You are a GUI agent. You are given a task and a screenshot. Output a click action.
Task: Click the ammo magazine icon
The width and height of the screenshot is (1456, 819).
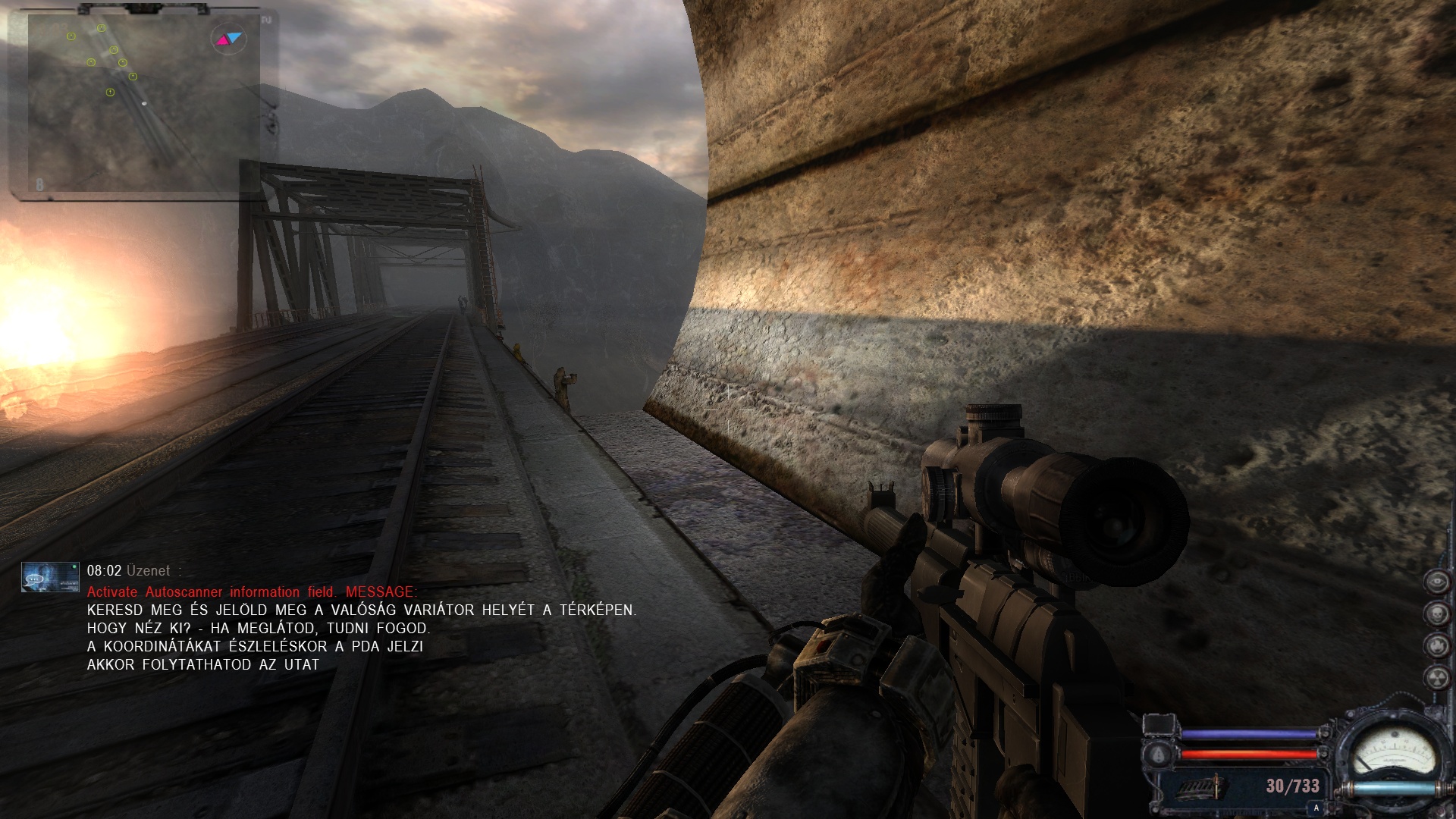click(1200, 786)
